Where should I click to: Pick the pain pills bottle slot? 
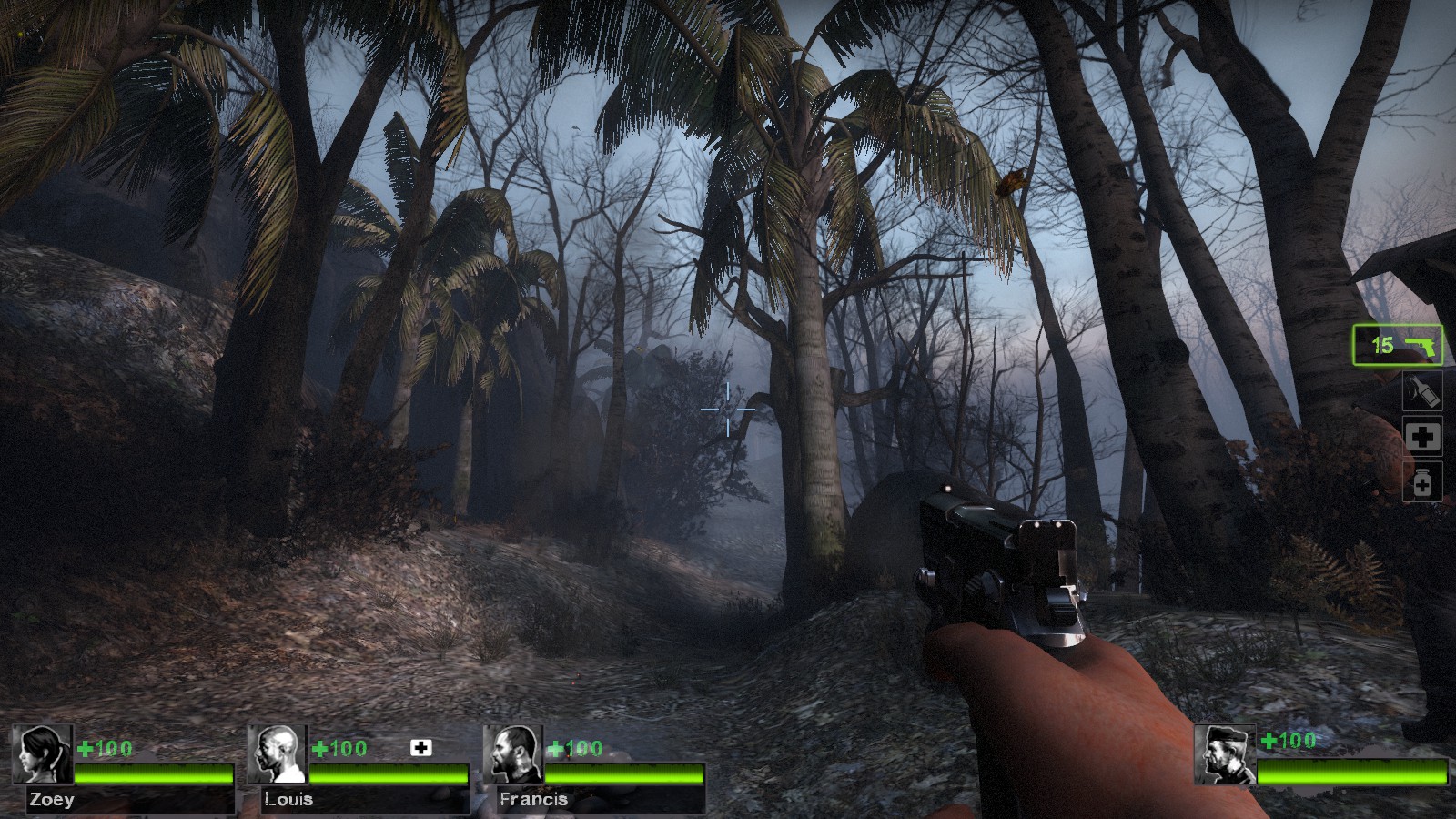[1421, 482]
